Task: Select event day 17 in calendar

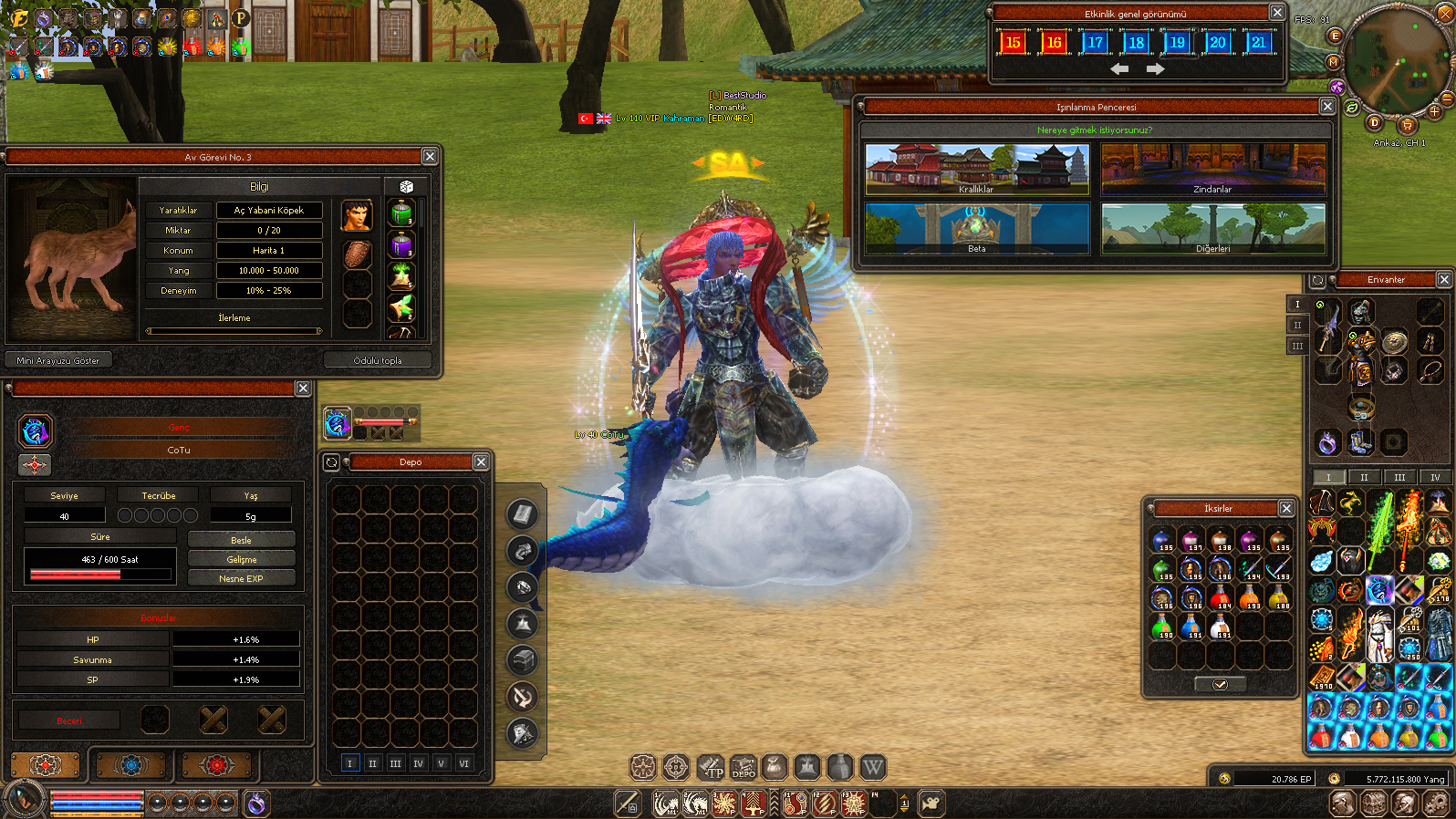Action: tap(1095, 42)
